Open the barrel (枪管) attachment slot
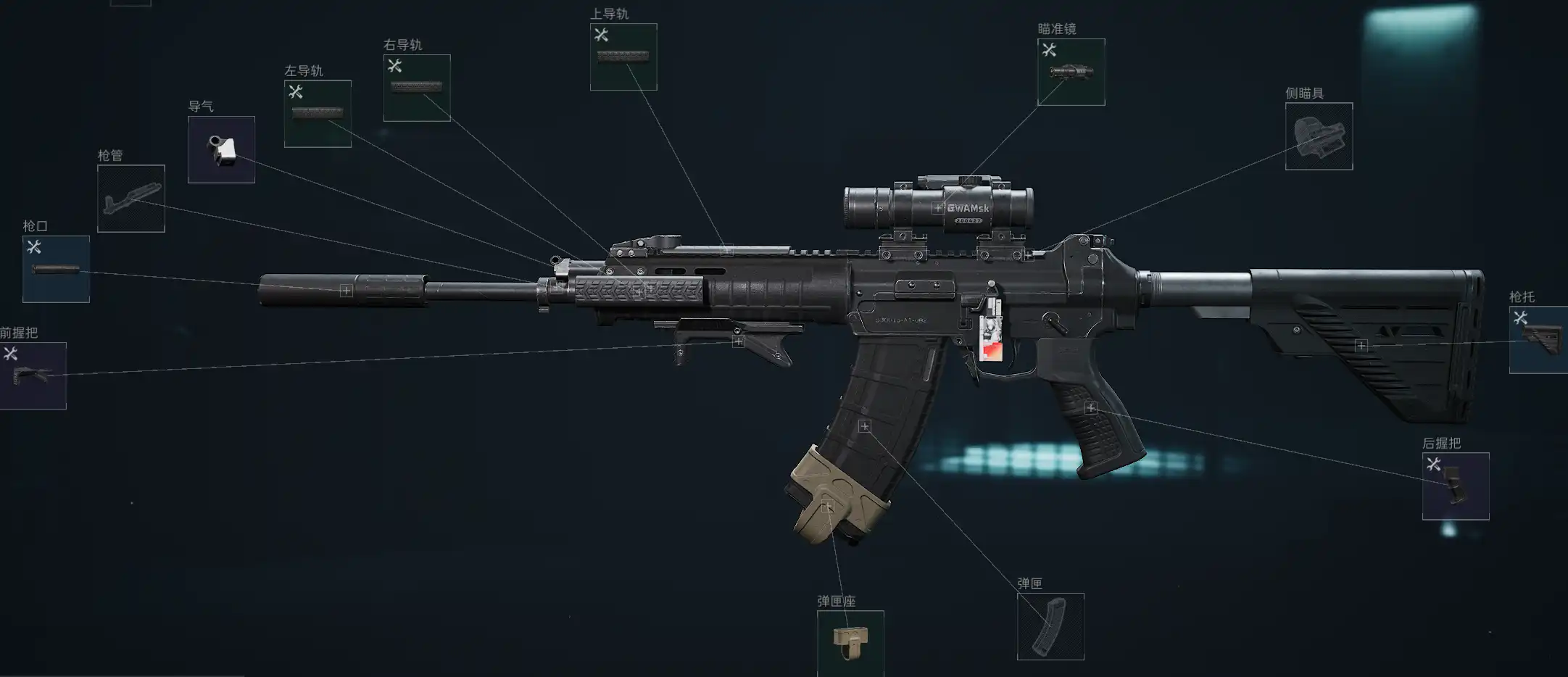 (131, 199)
